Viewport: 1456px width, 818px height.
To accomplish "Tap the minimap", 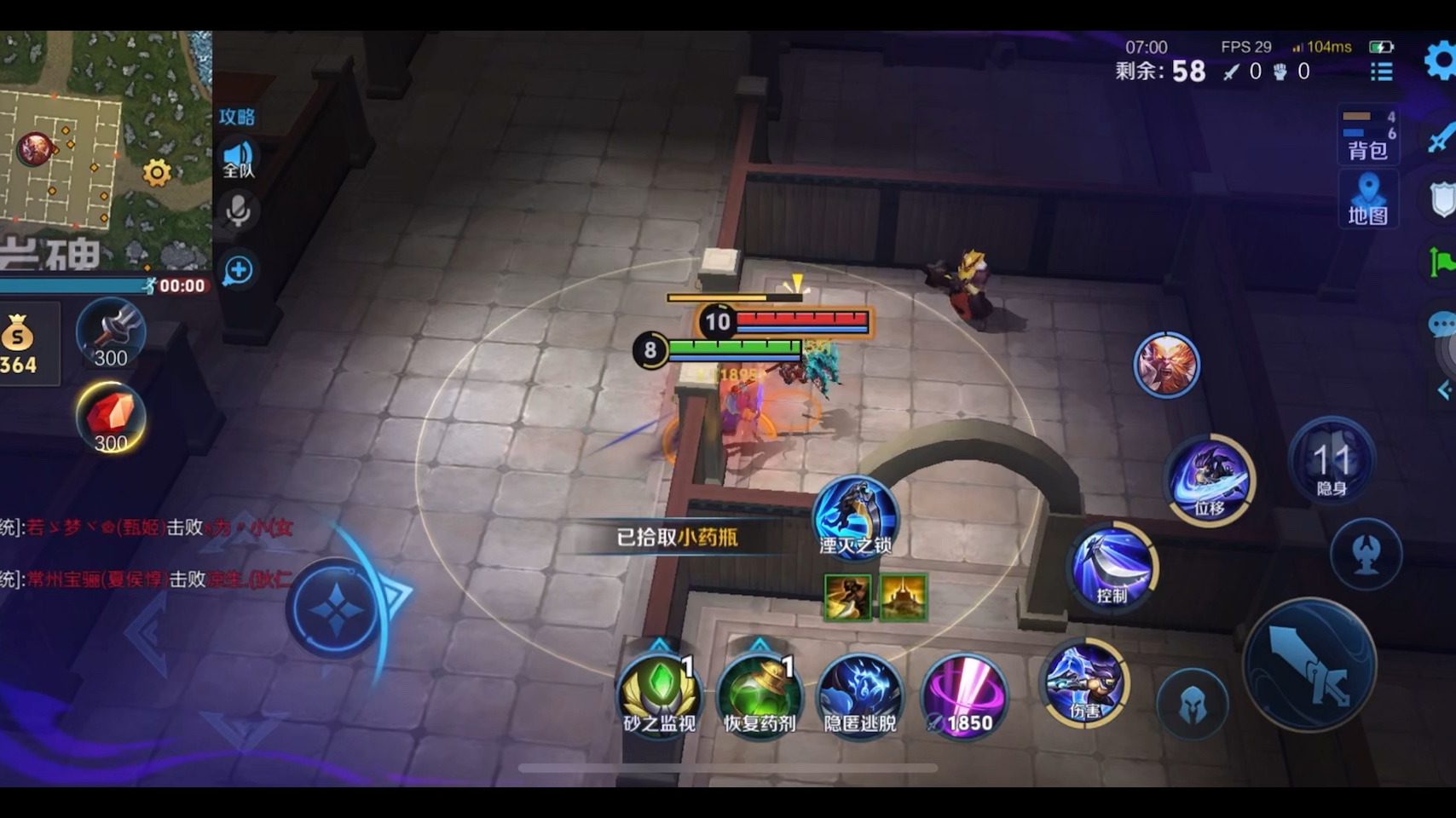I will click(102, 145).
